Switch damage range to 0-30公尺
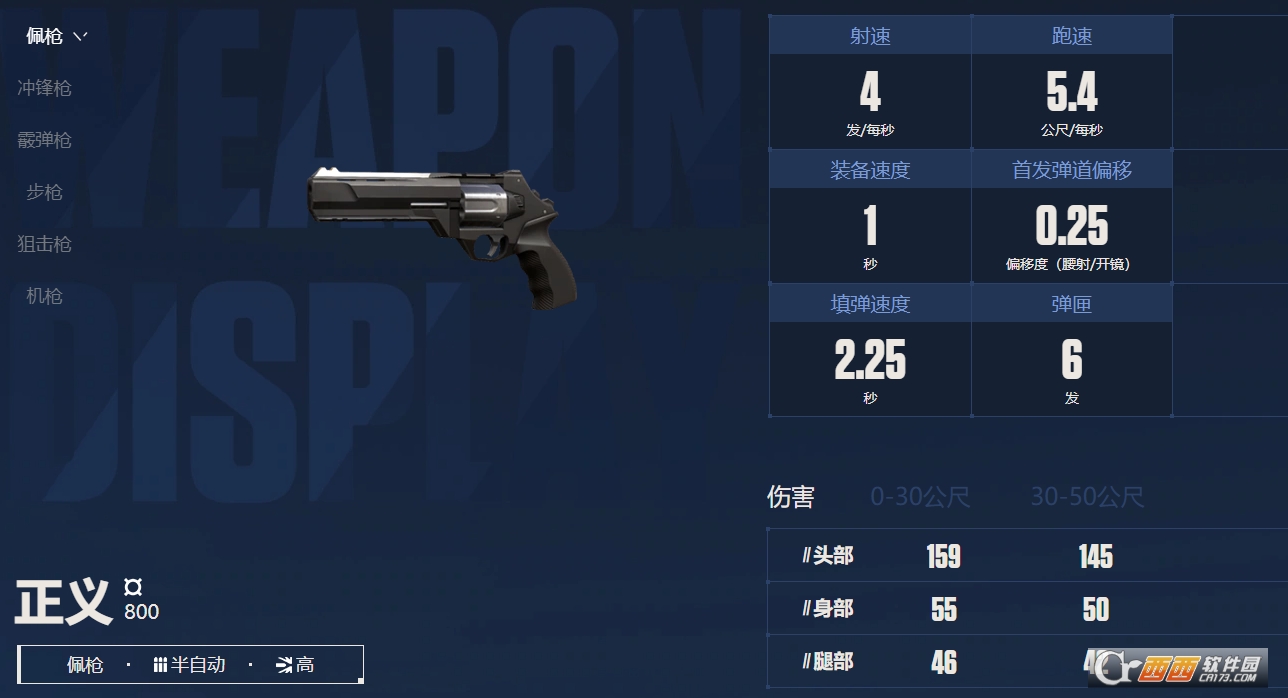Image resolution: width=1288 pixels, height=698 pixels. 920,497
